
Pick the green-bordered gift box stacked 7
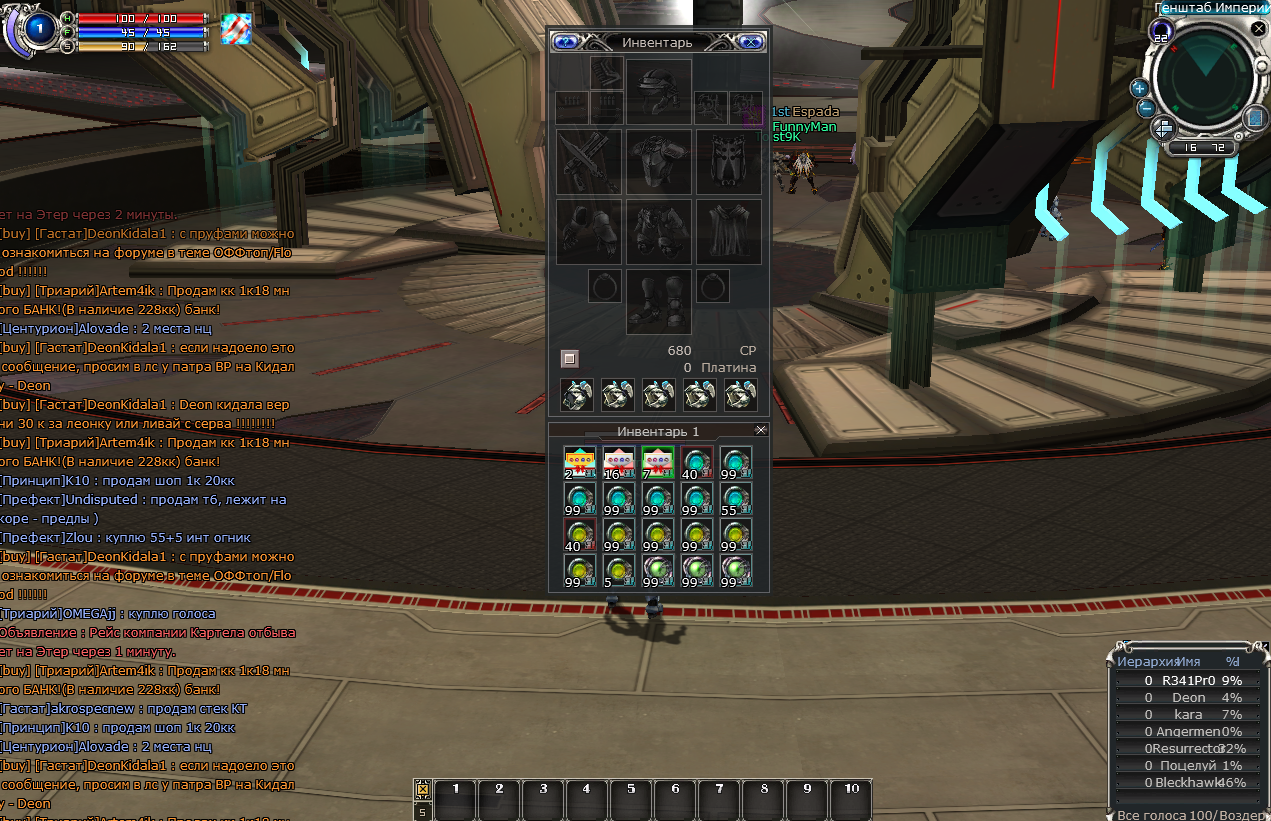point(657,462)
